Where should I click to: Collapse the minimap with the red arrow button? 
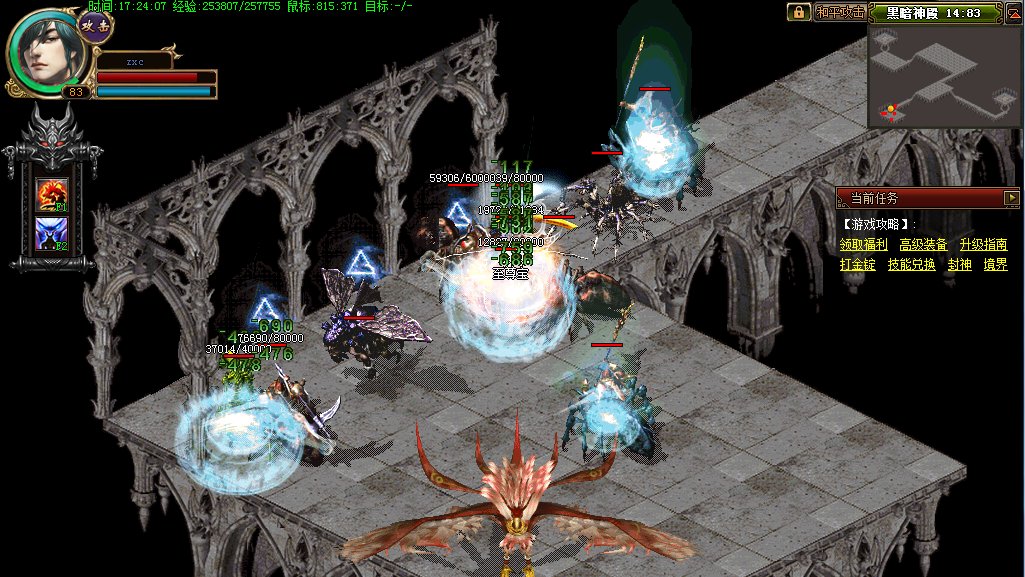1014,13
